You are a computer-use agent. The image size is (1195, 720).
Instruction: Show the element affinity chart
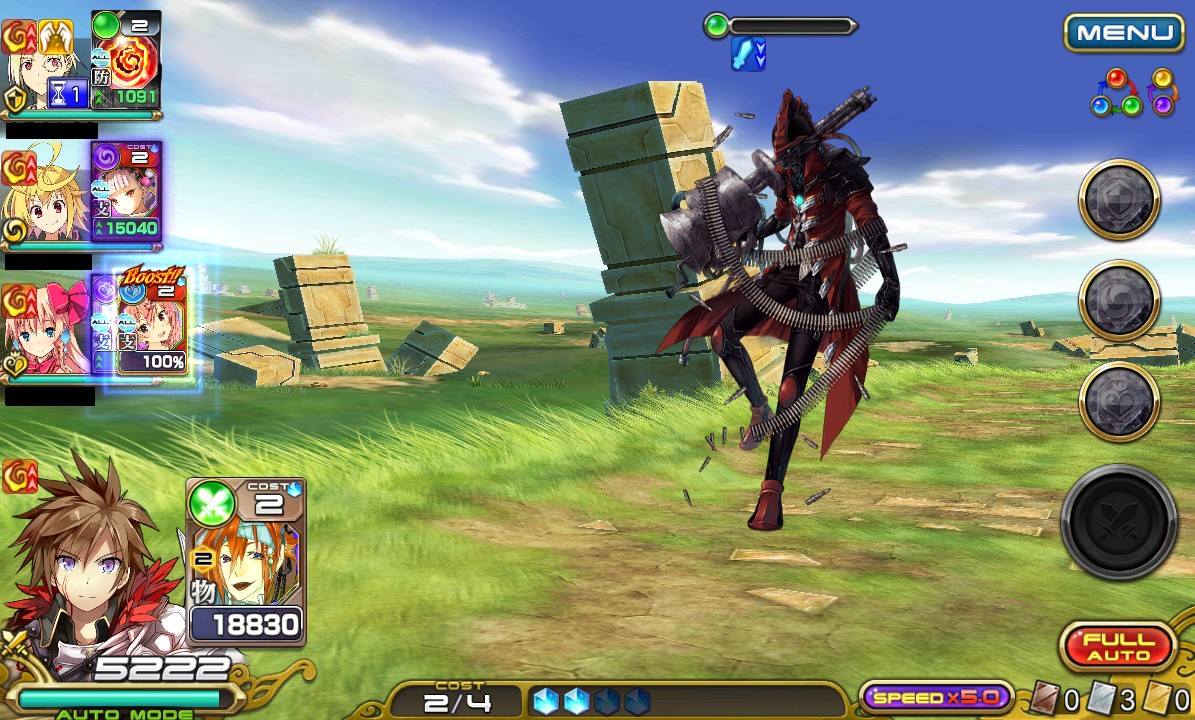pos(1133,92)
